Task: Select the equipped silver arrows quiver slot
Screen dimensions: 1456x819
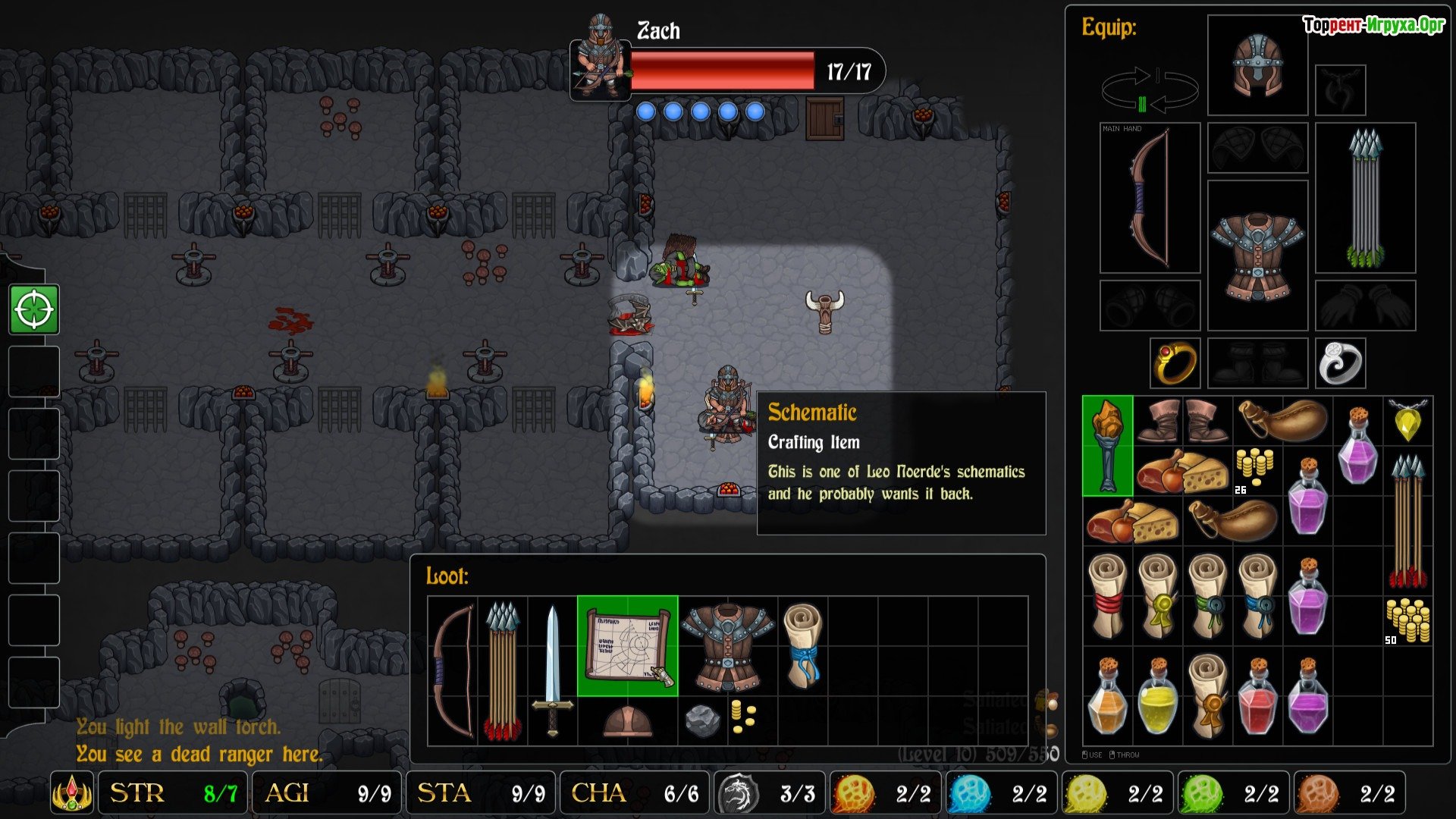Action: (x=1365, y=198)
